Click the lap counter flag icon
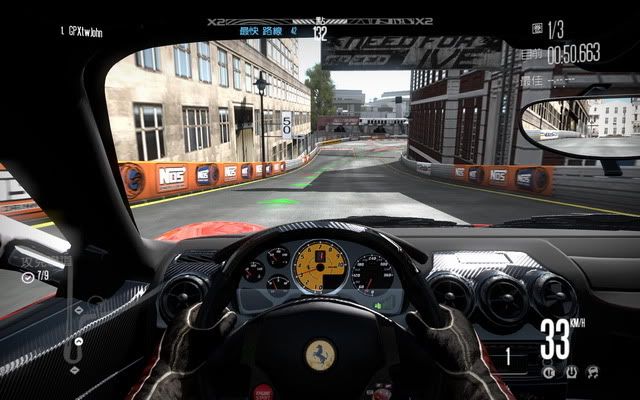This screenshot has height=400, width=640. [539, 29]
